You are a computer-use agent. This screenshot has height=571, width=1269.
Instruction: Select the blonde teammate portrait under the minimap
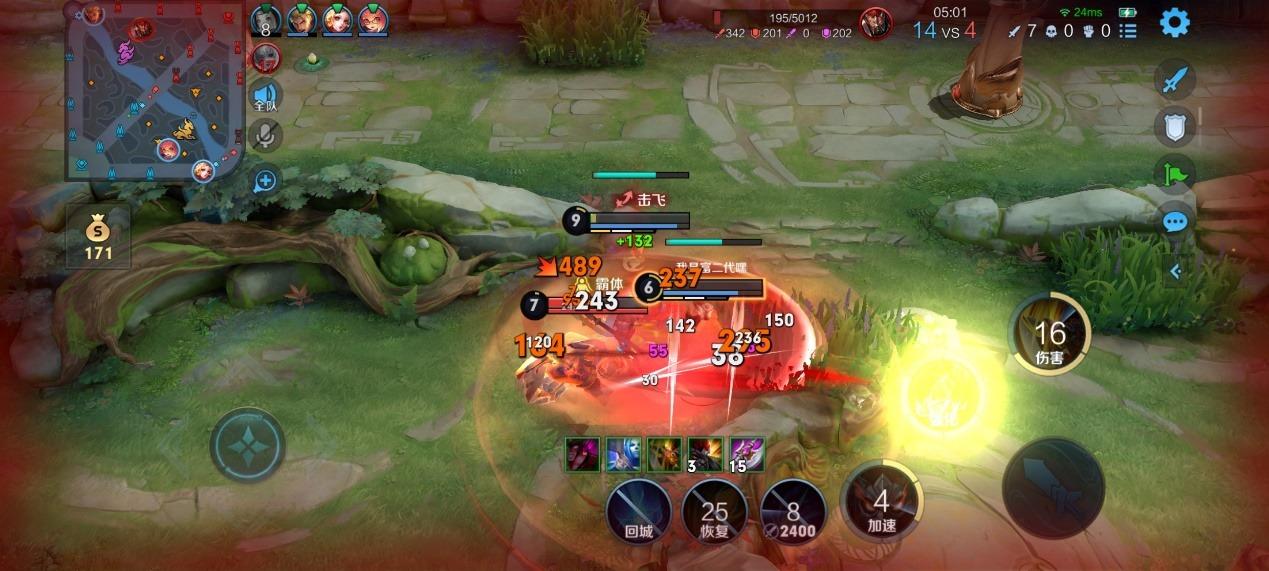point(203,171)
